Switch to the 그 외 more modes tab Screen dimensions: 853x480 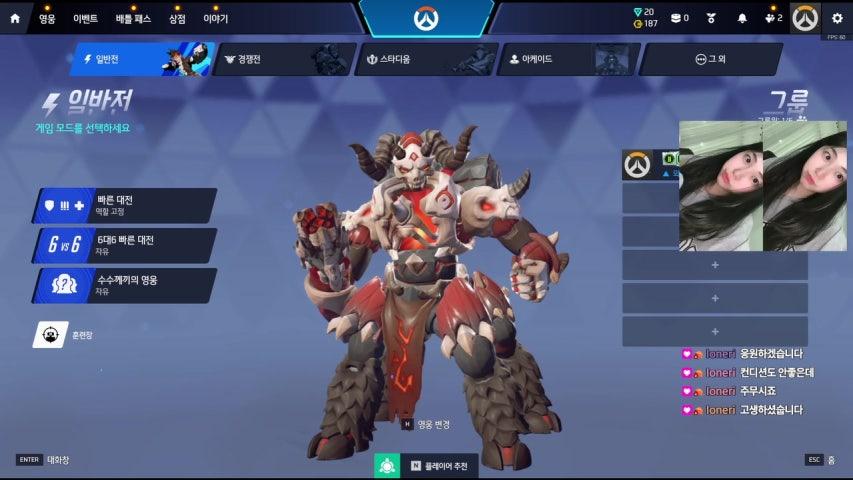[710, 59]
